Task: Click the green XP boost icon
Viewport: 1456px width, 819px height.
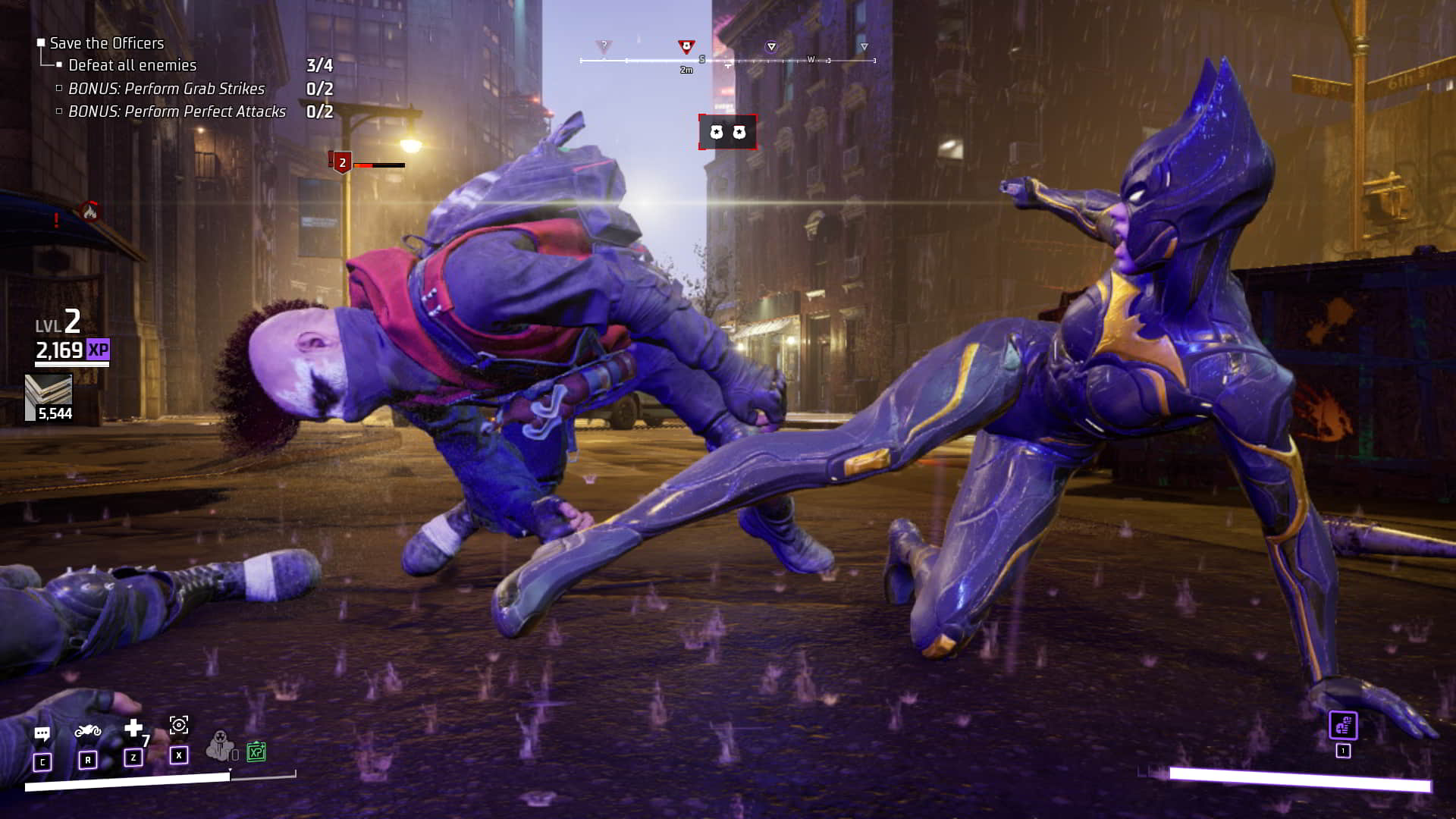Action: tap(256, 752)
